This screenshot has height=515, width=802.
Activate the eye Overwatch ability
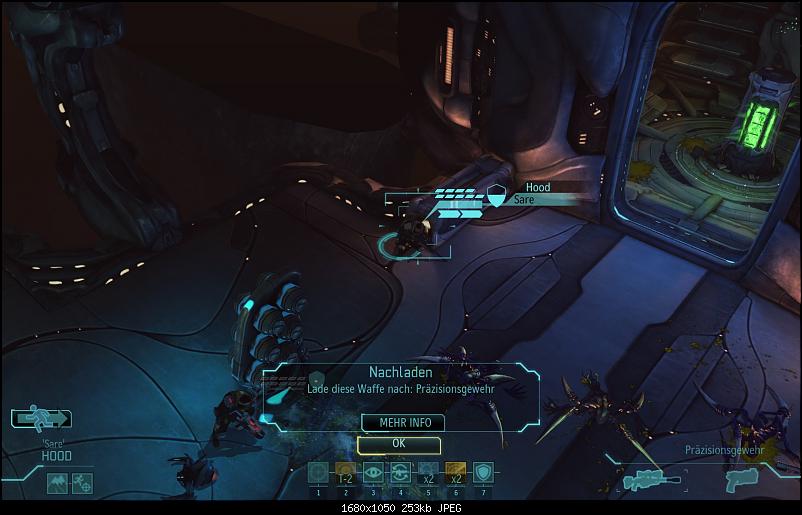(x=373, y=473)
